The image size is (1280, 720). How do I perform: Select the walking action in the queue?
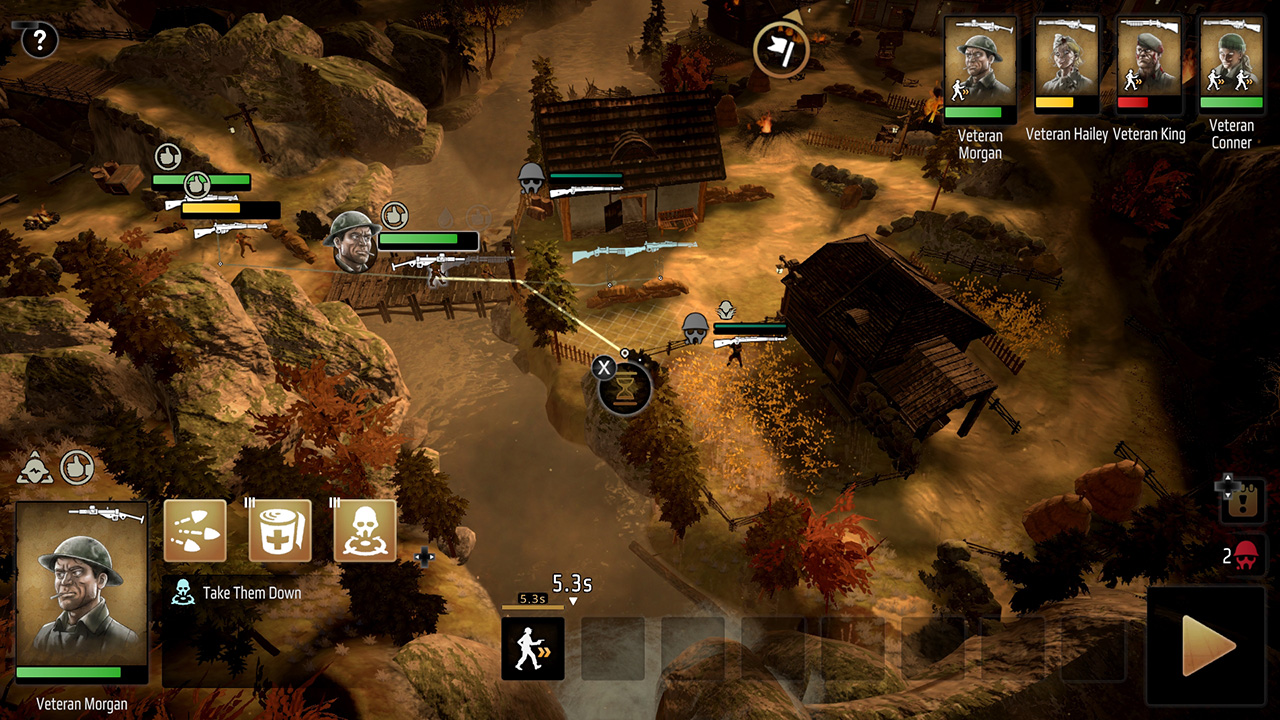coord(533,648)
